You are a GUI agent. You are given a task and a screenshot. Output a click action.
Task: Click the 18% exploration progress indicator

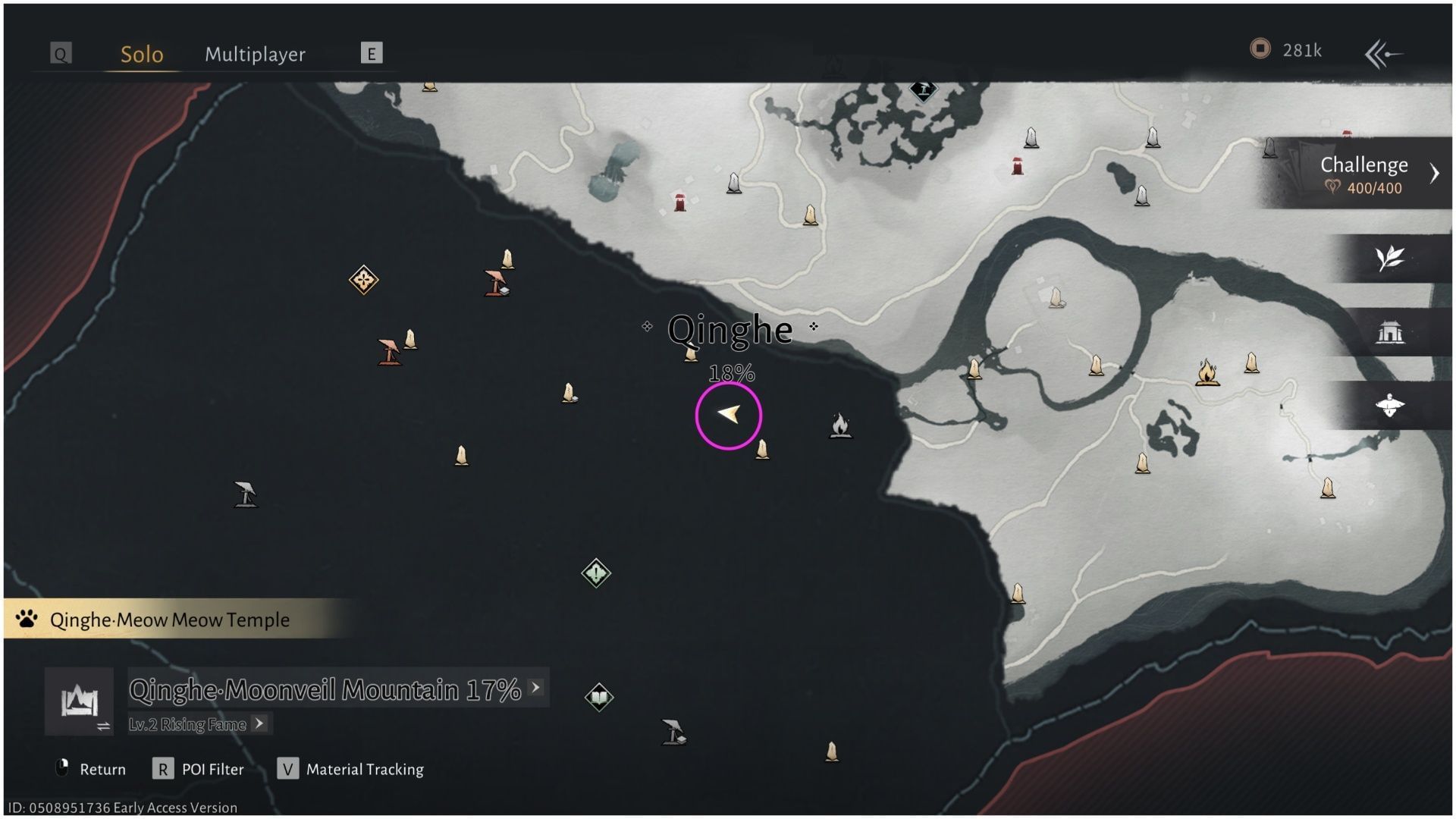click(x=731, y=372)
